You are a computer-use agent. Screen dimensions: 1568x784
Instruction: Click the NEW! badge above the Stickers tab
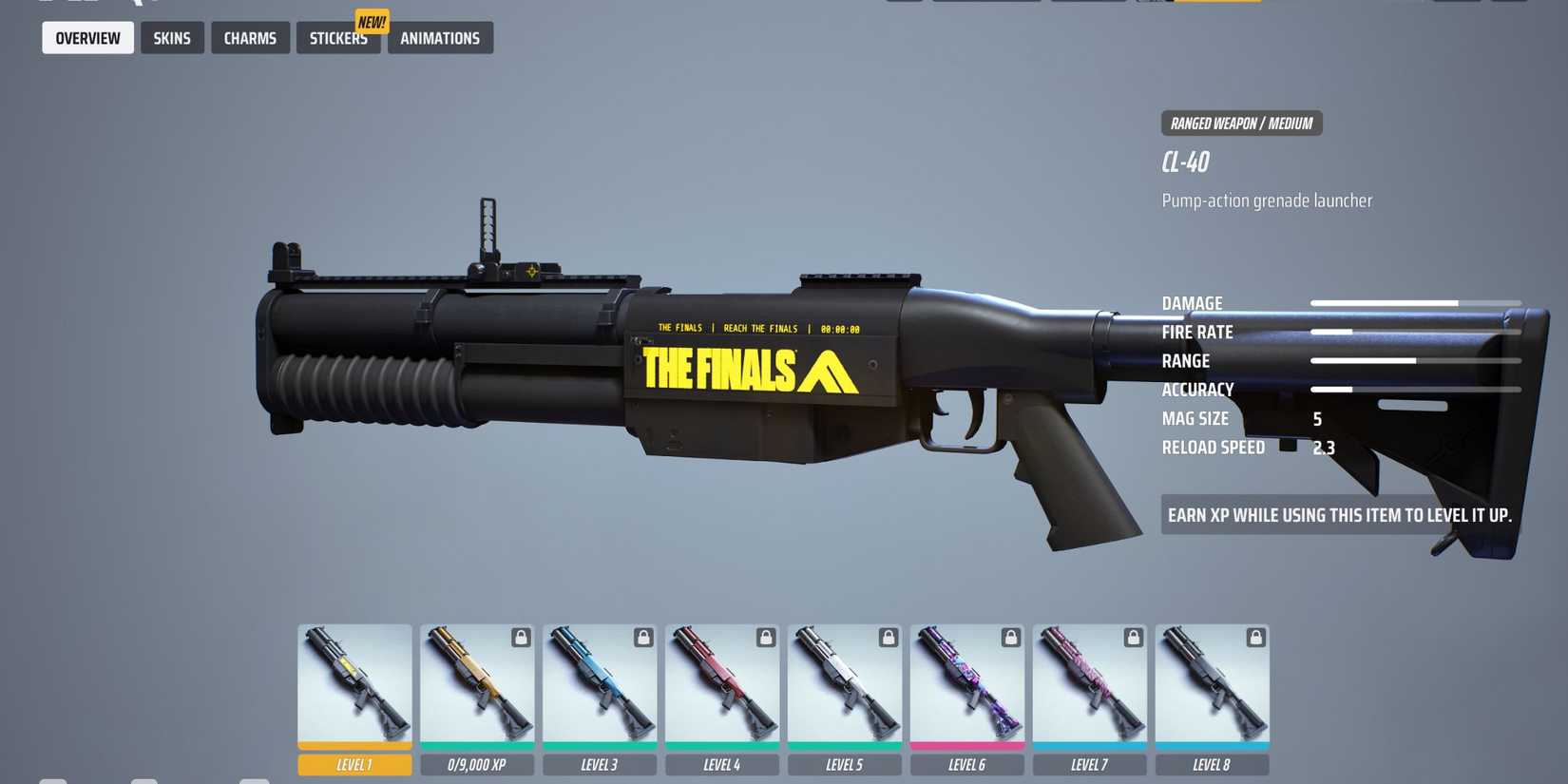tap(372, 21)
